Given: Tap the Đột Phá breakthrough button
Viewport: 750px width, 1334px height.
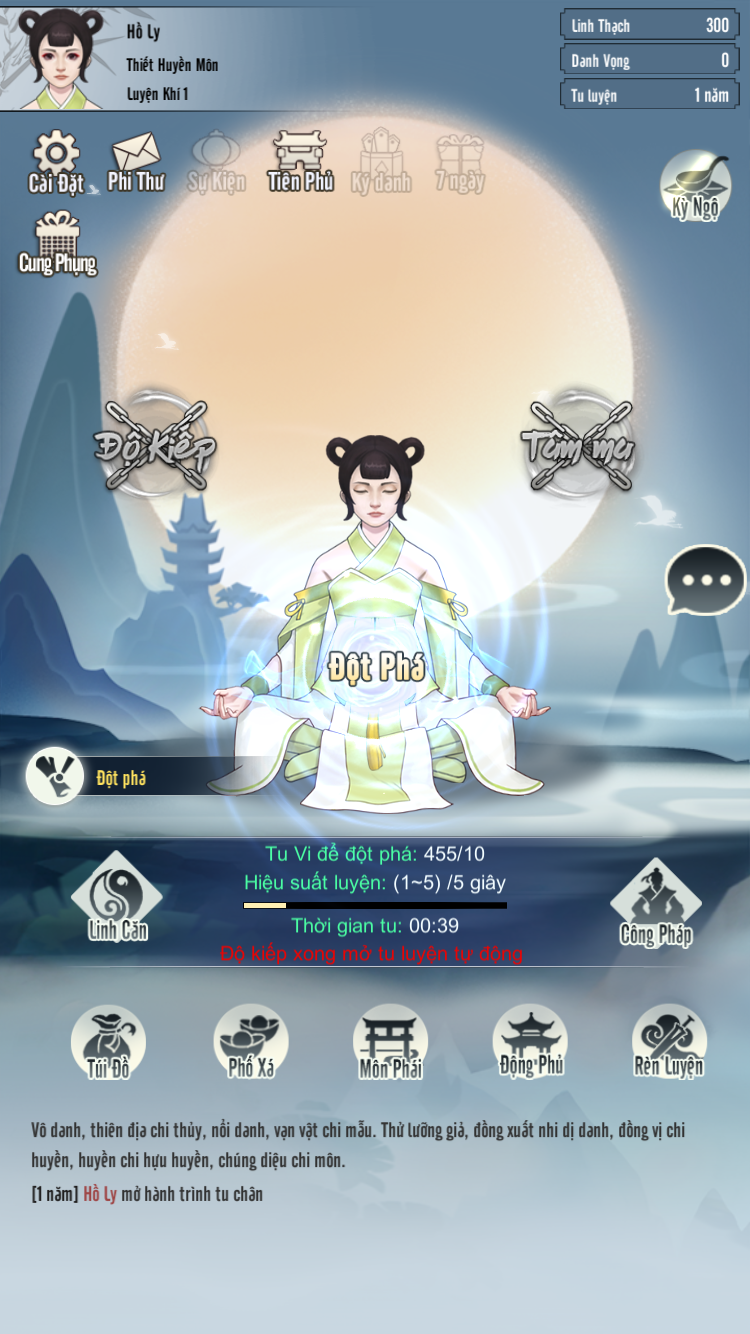Looking at the screenshot, I should click(x=377, y=668).
